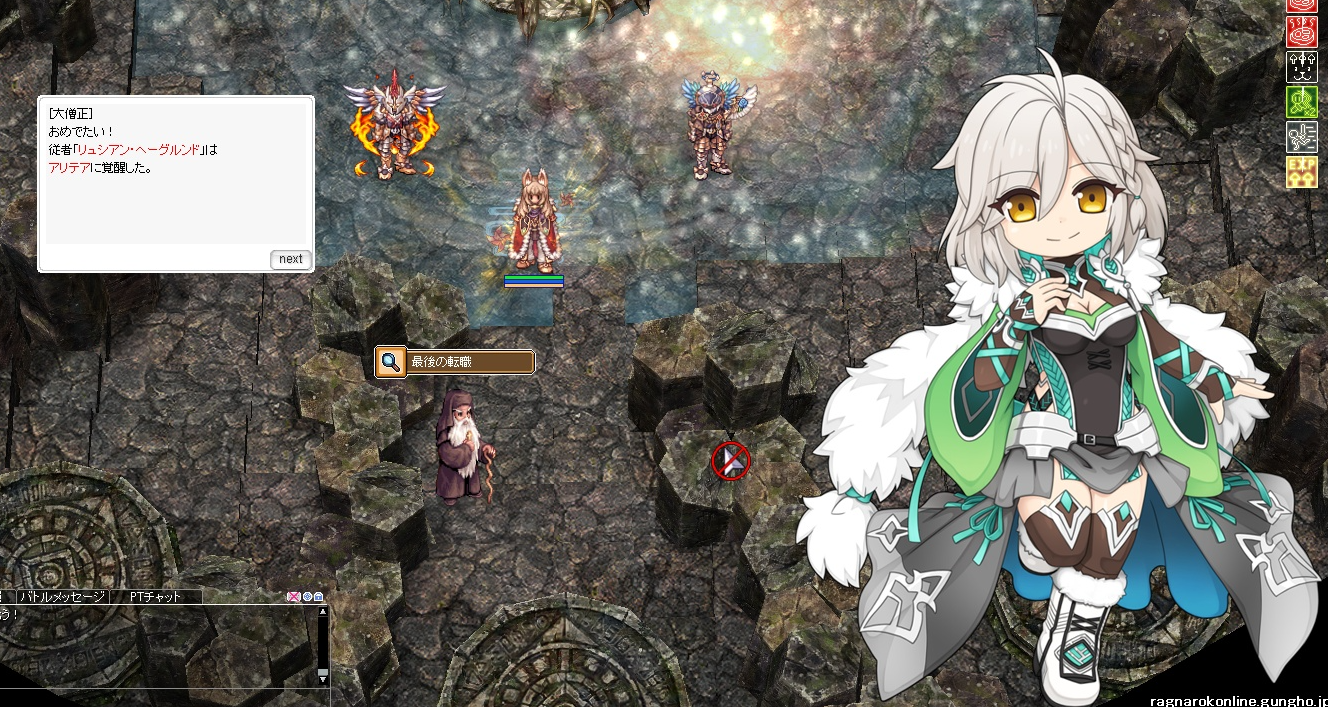Click the running figure speed buff icon
This screenshot has width=1328, height=707.
point(1301,137)
